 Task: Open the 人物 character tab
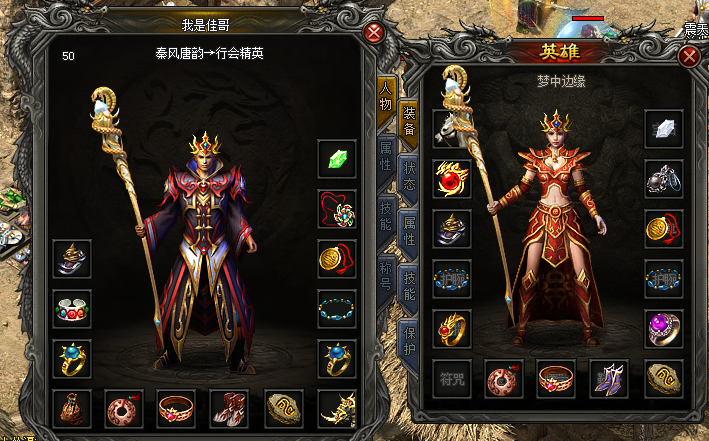coord(385,100)
